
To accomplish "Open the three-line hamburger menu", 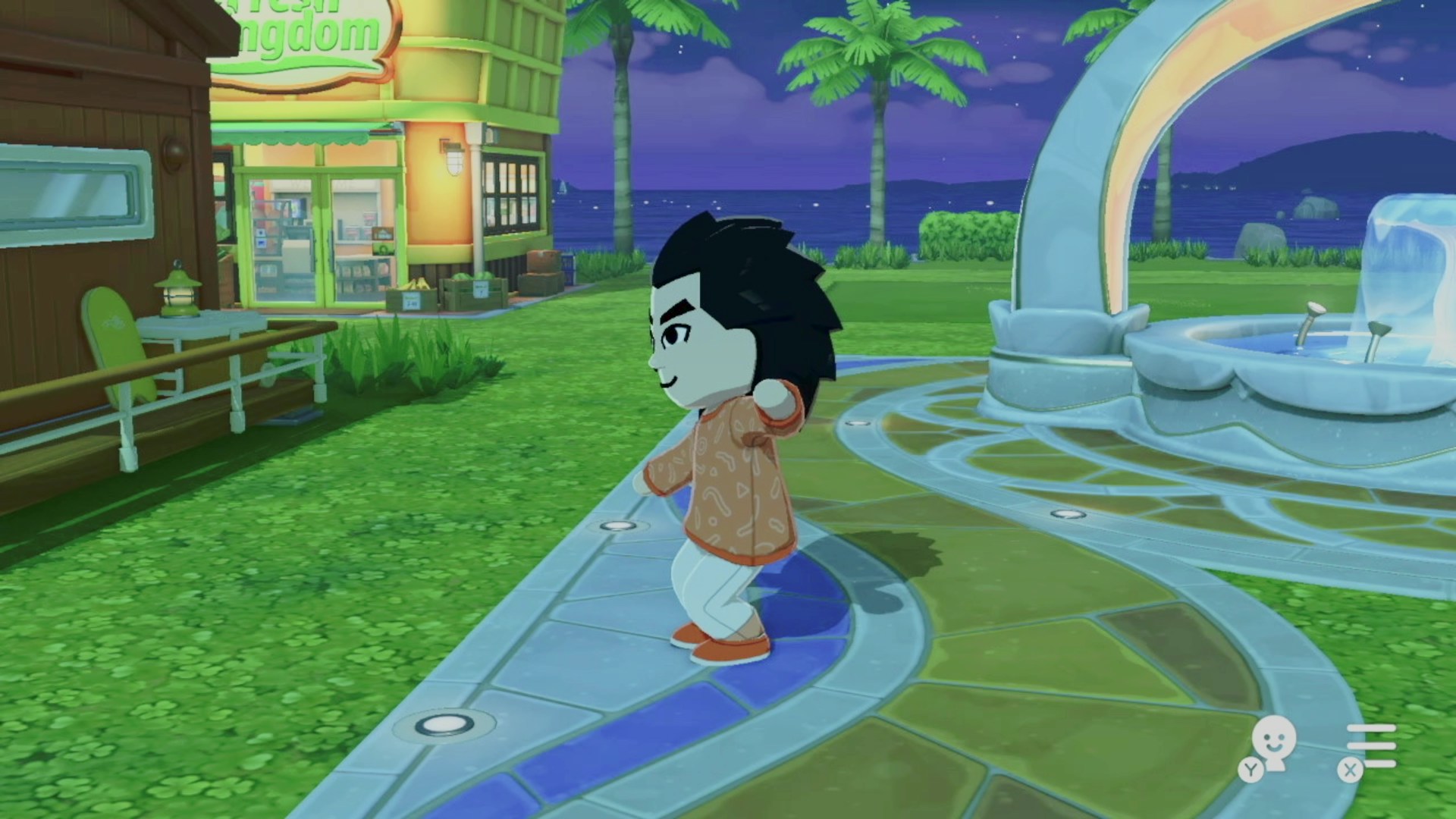I will (1370, 746).
